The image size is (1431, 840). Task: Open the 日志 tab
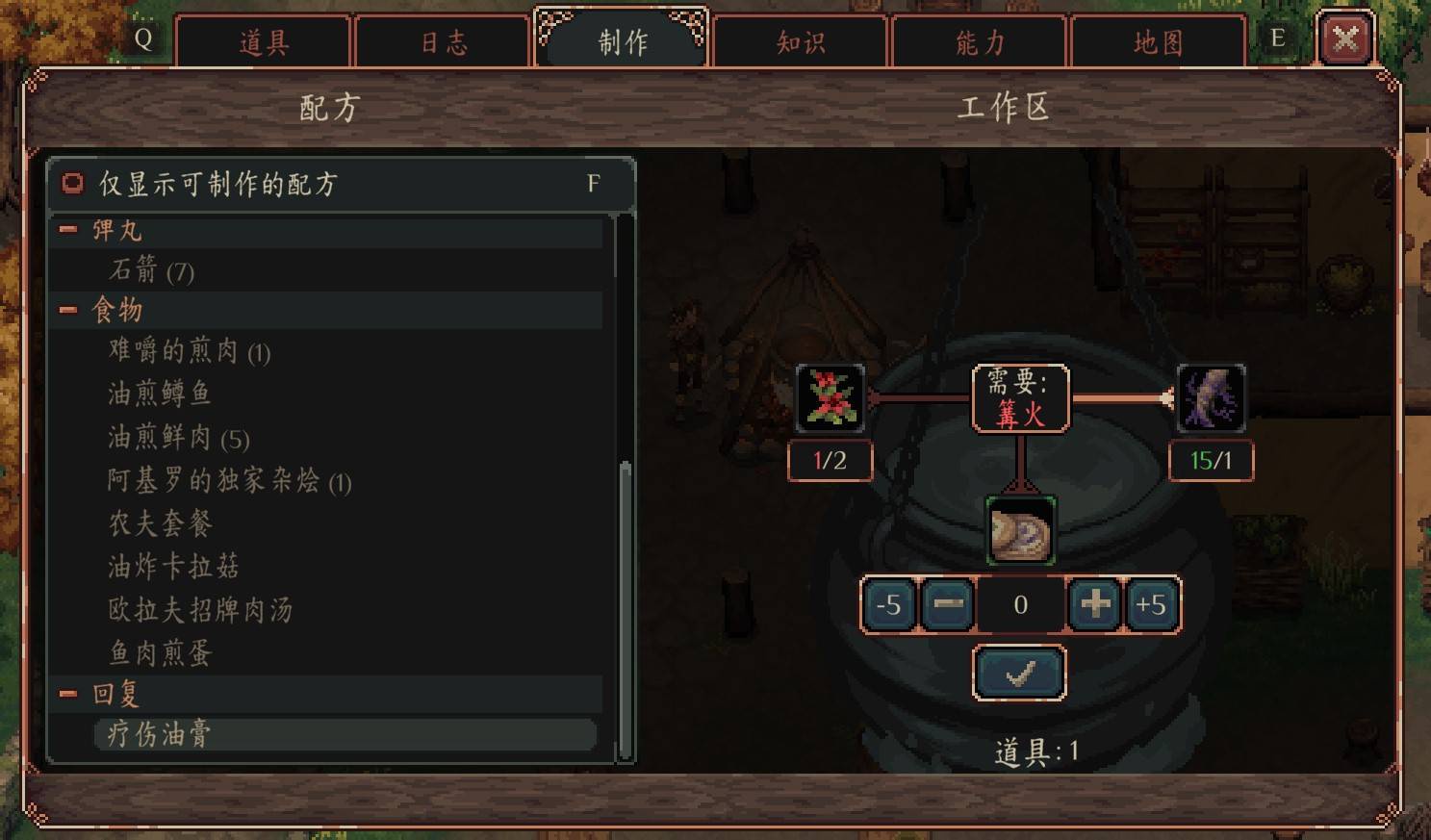pos(443,42)
